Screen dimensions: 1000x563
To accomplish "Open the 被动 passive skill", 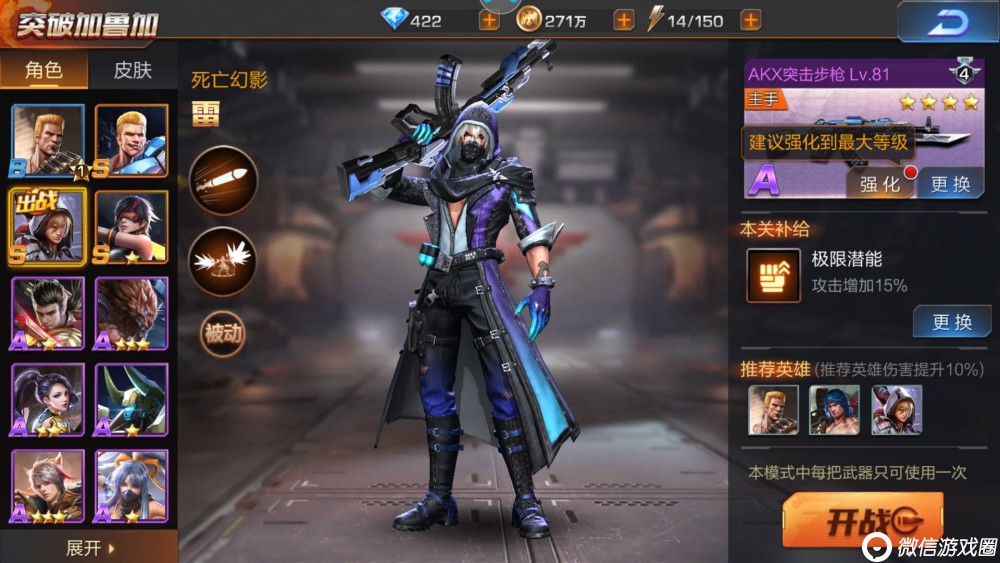I will coord(223,333).
